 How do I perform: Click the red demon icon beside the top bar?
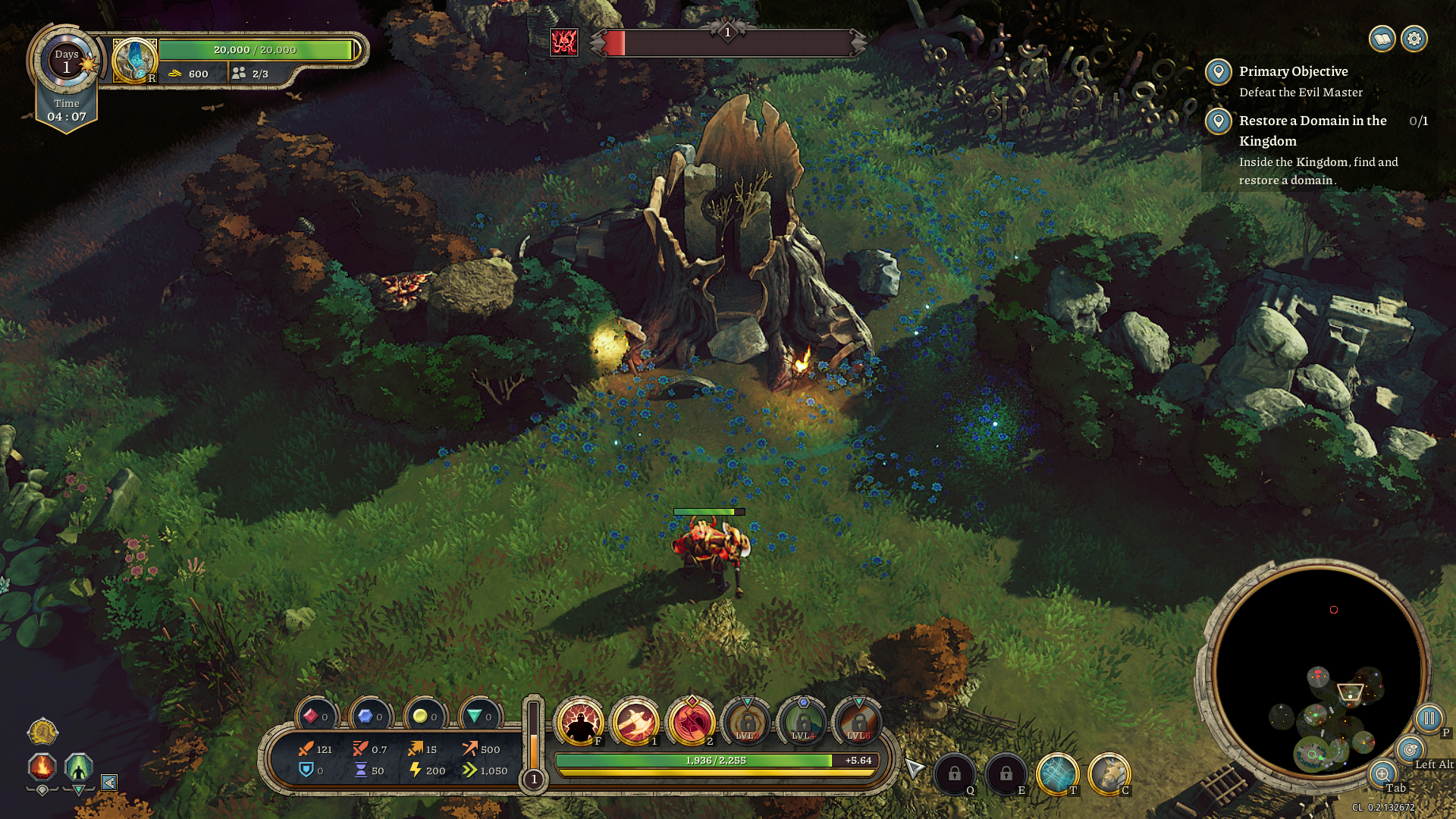[x=564, y=42]
